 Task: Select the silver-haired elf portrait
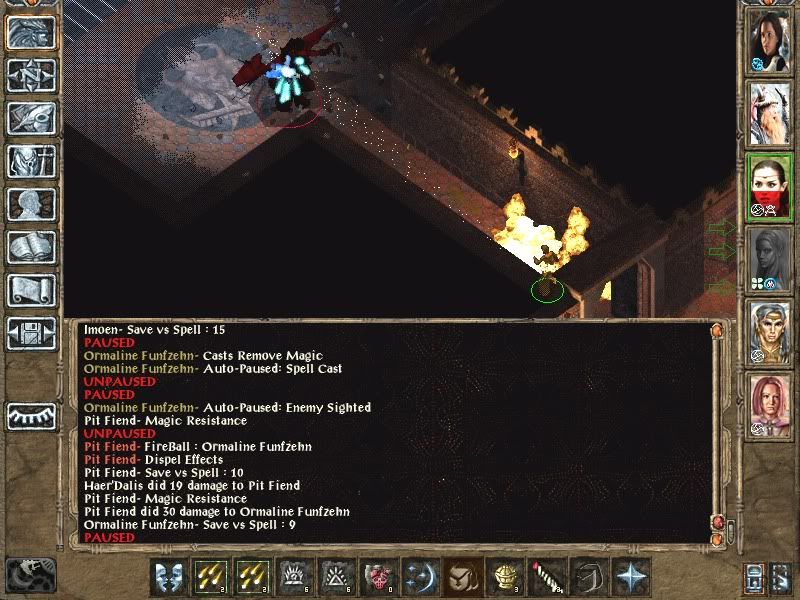point(770,331)
